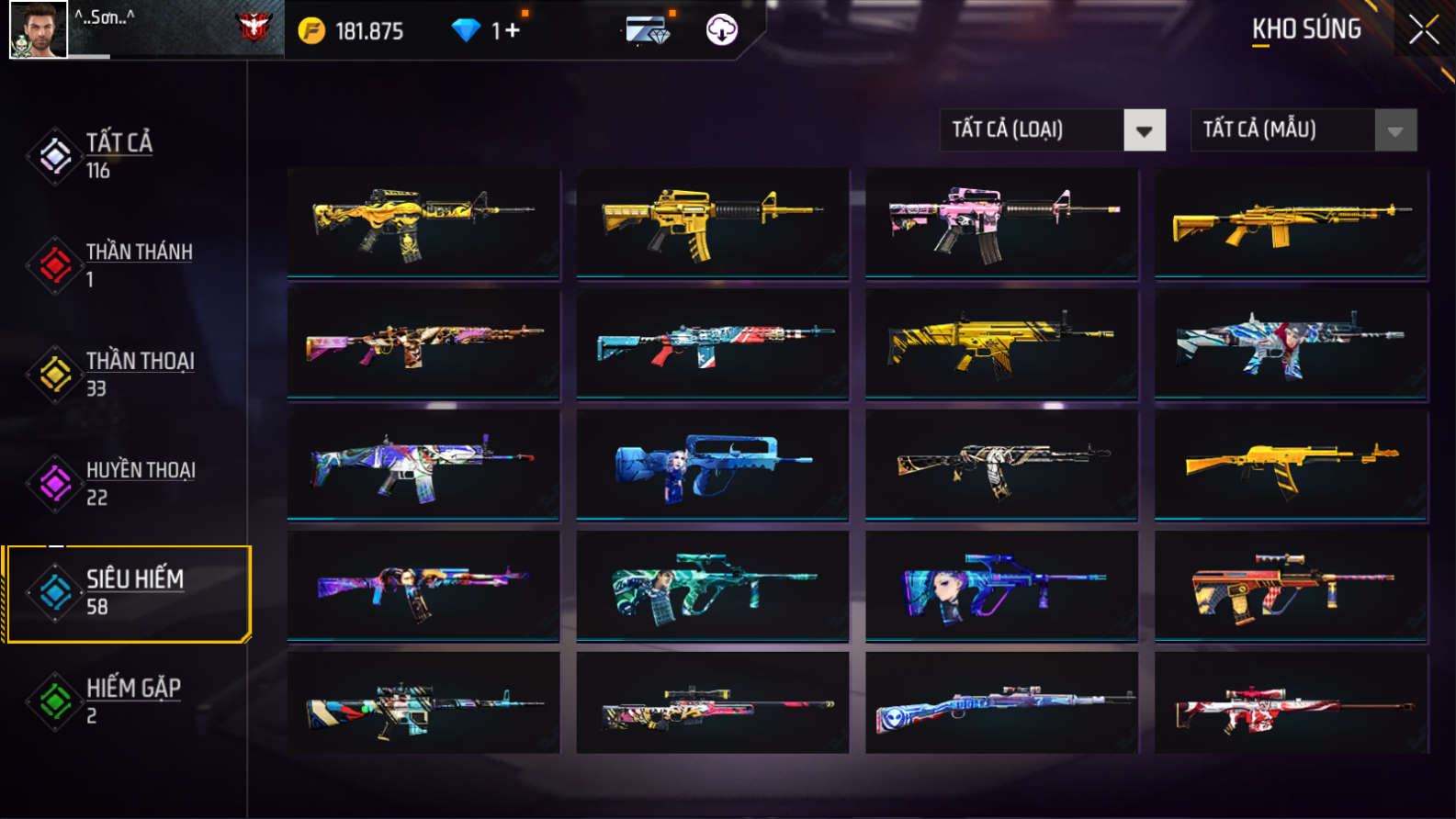Pick the blue FAMAS skin with girl

(712, 465)
